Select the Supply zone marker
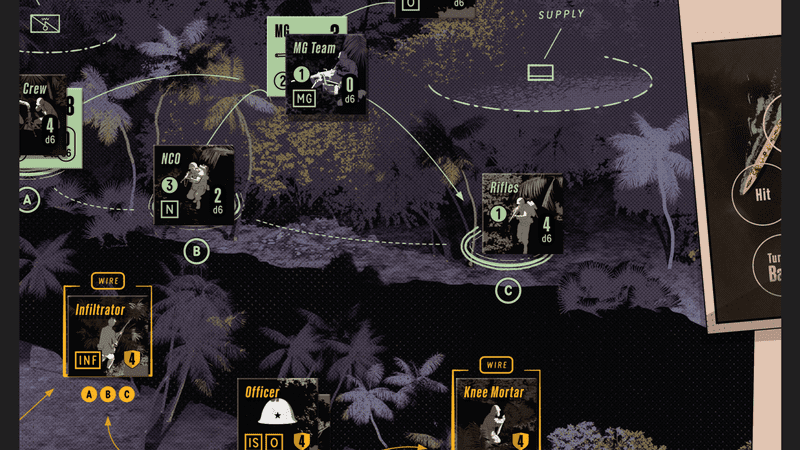800x450 pixels. tap(540, 72)
